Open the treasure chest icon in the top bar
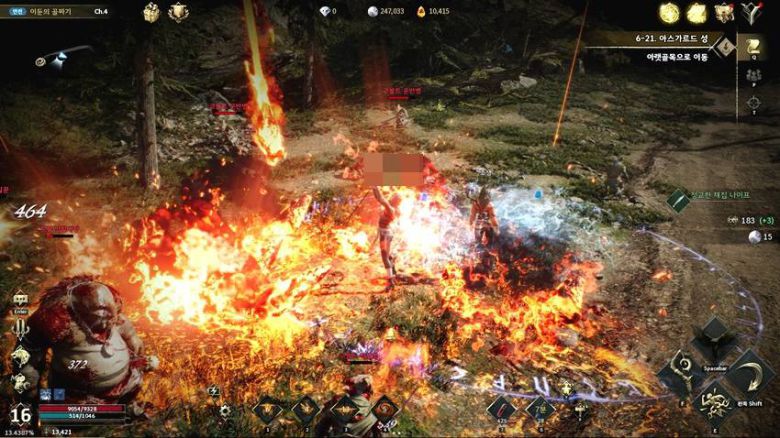Screen dimensions: 780x438 tap(151, 12)
